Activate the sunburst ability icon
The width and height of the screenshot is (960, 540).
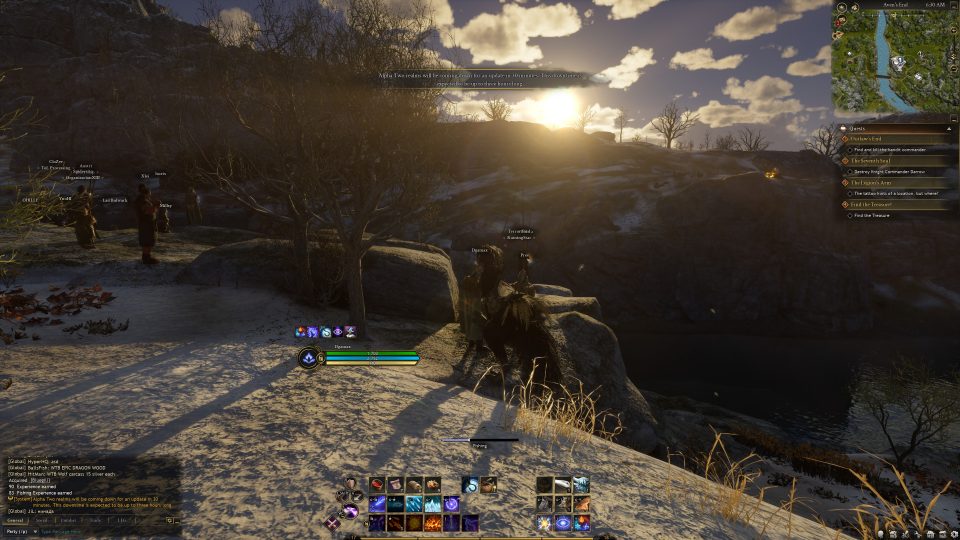click(544, 523)
